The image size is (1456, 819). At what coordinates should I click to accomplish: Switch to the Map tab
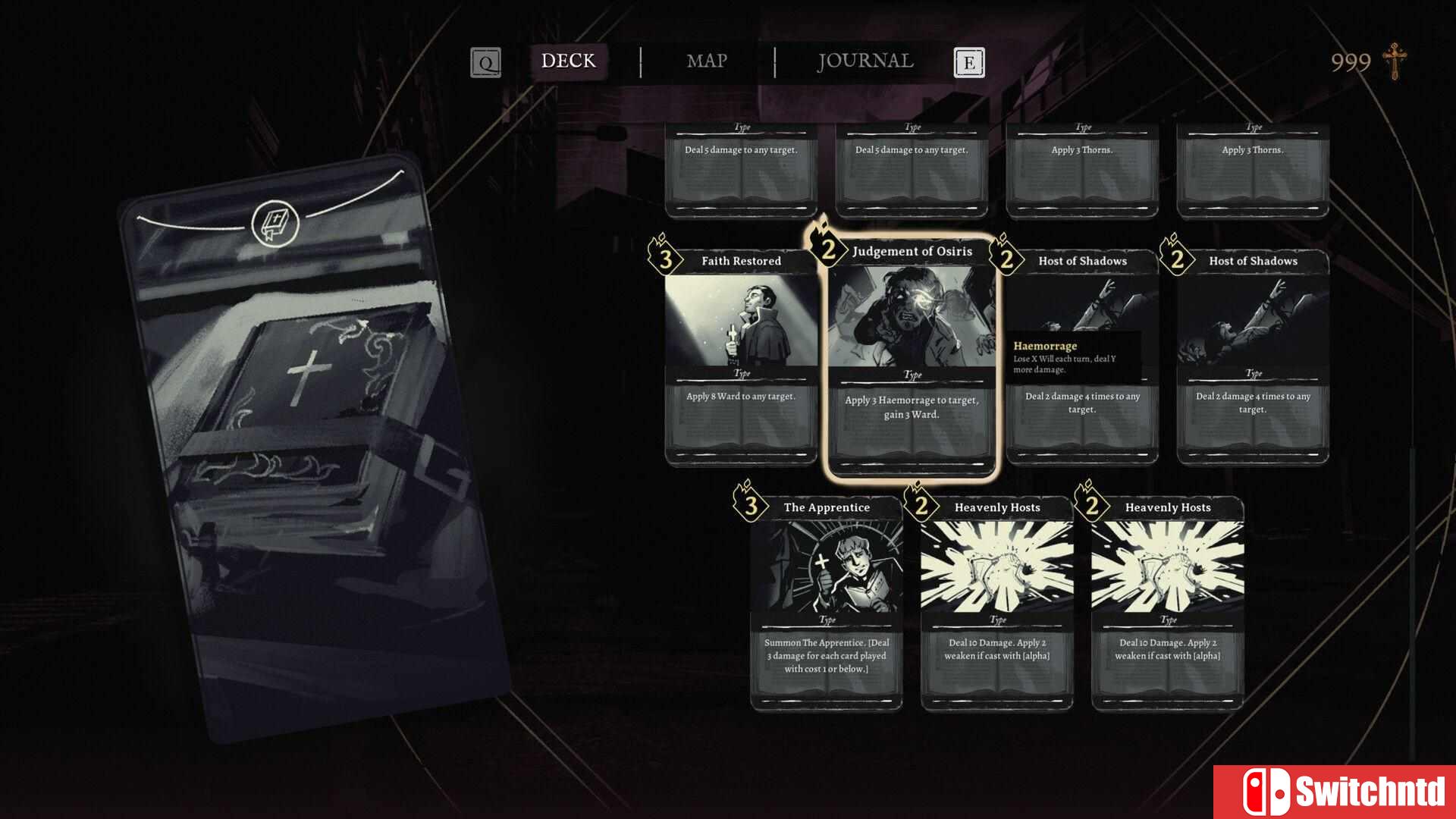tap(706, 61)
